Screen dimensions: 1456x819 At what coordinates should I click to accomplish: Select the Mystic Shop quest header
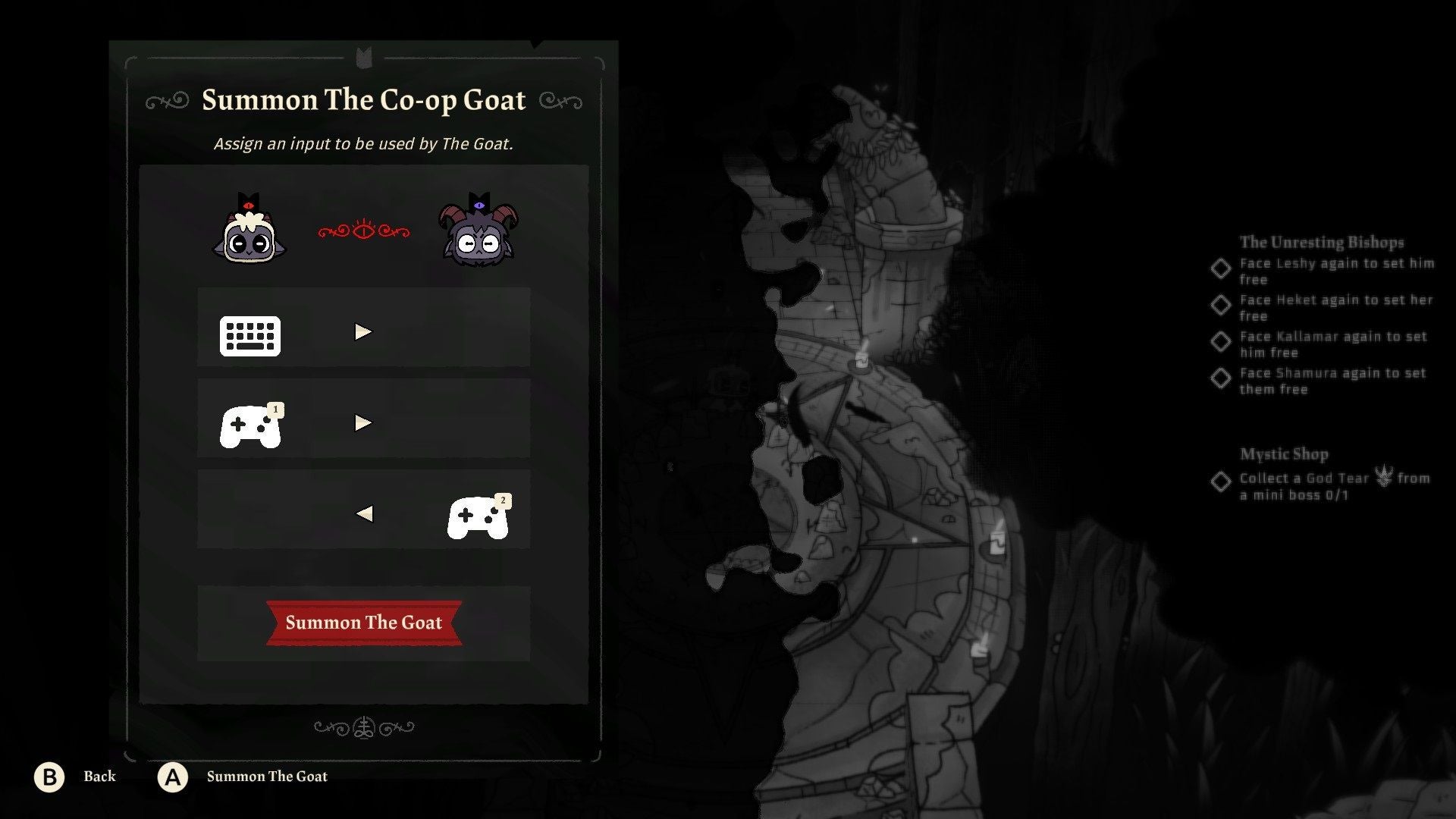click(x=1284, y=453)
